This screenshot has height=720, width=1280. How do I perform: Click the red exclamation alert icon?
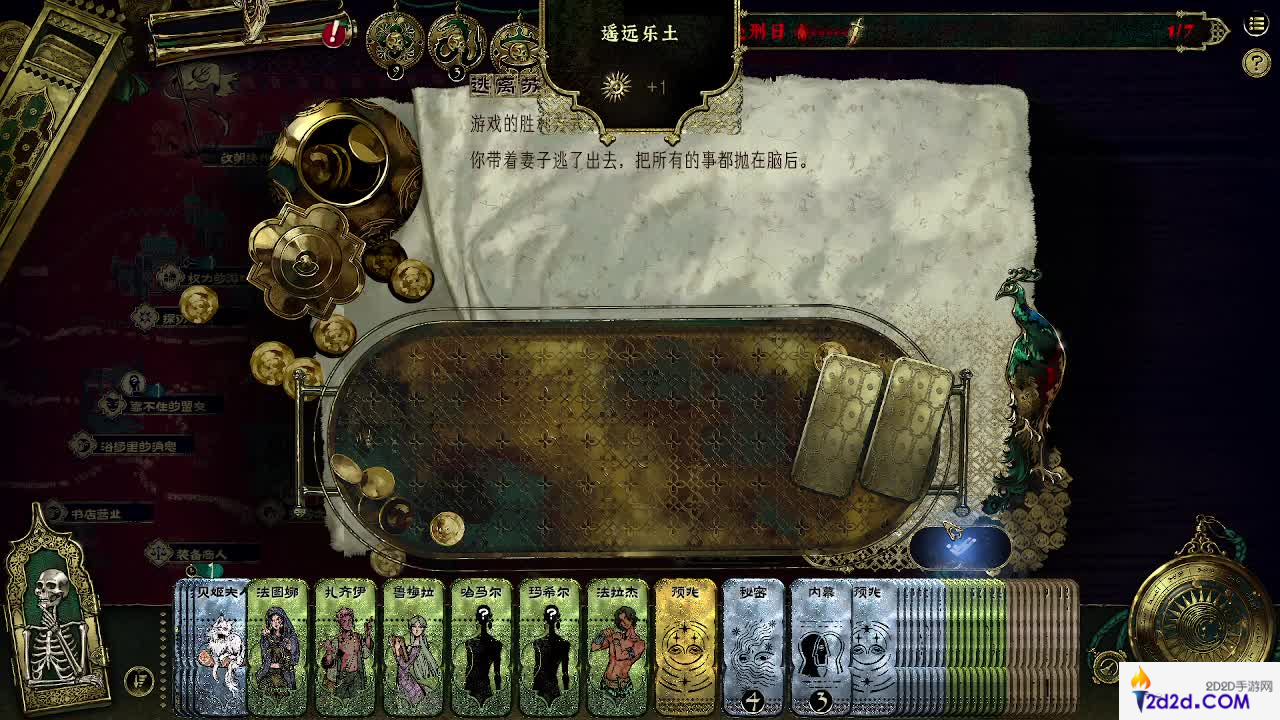(x=334, y=35)
